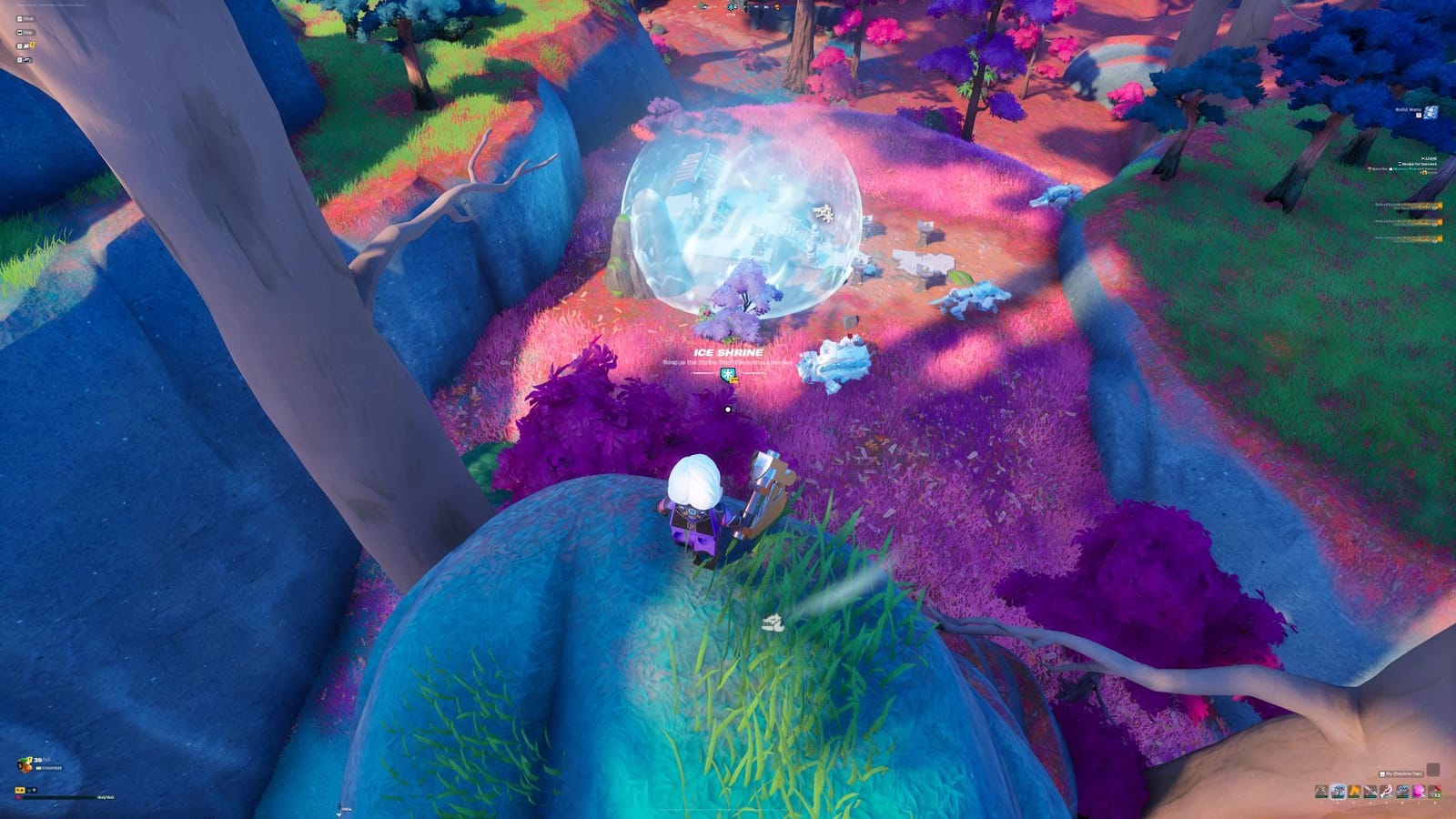Equip the sword in hotbar slot 4

pyautogui.click(x=1370, y=792)
